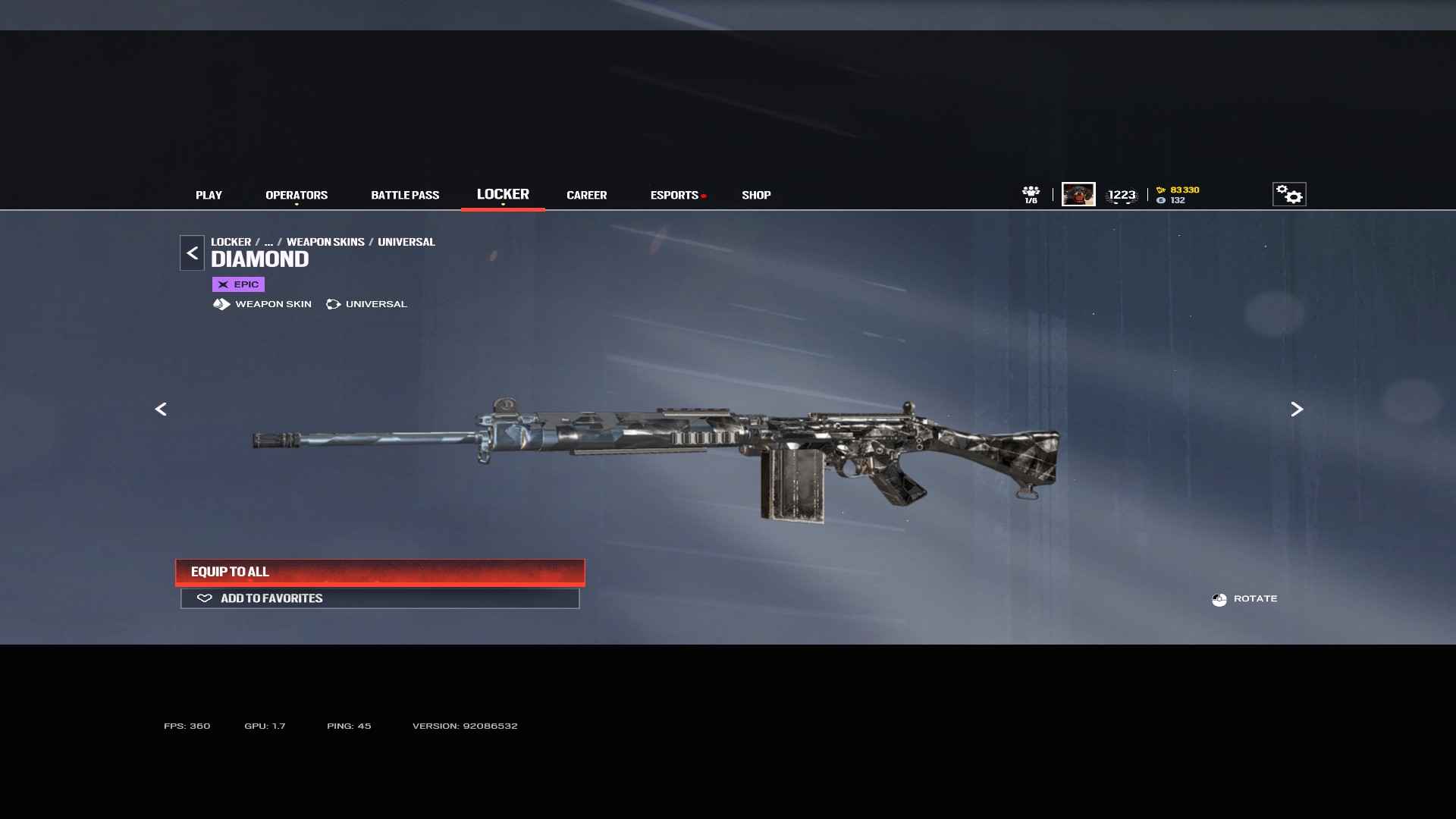Select the Locker tab
The height and width of the screenshot is (819, 1456).
pos(503,194)
